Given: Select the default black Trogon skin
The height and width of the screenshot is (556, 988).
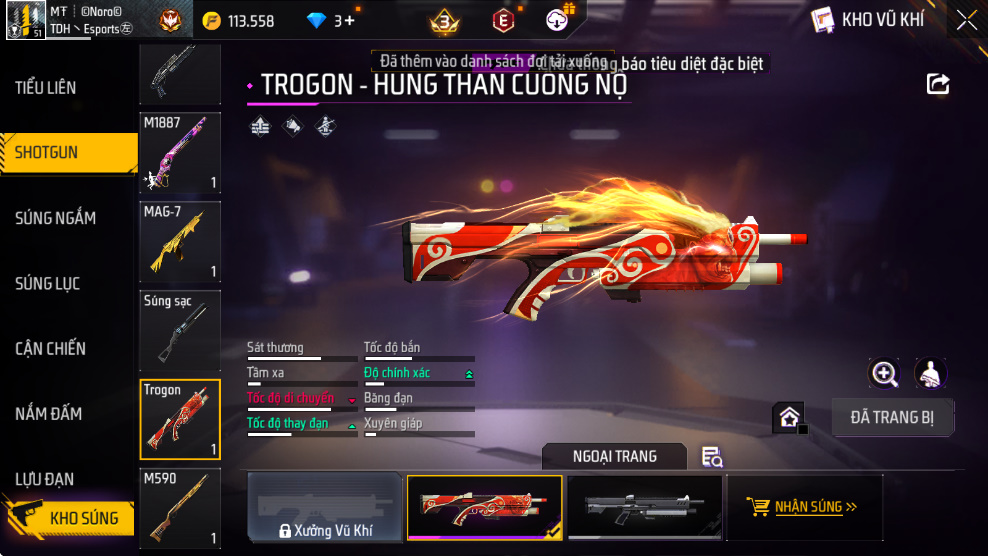Looking at the screenshot, I should [644, 507].
